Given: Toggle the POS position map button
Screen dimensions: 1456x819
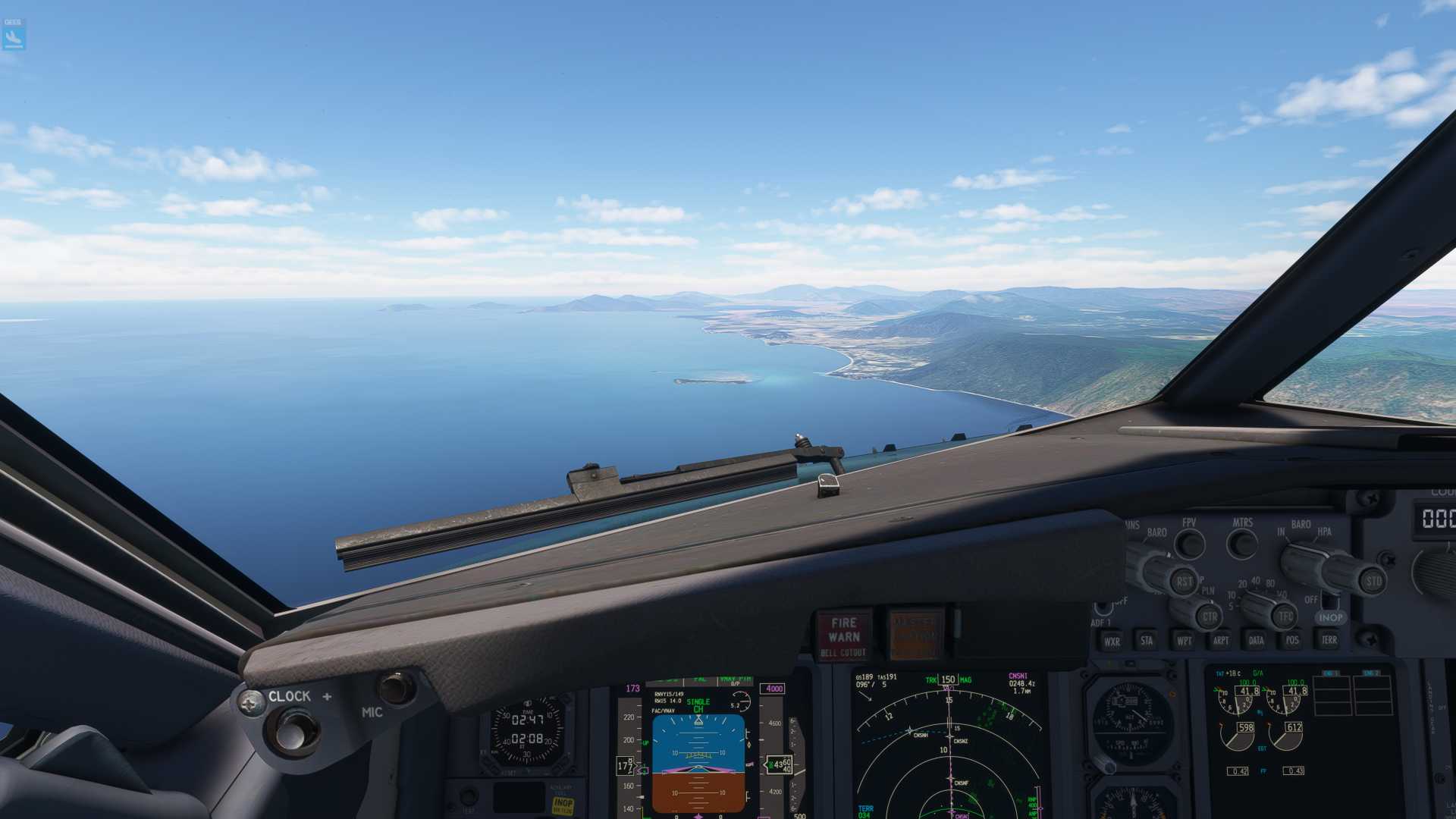Looking at the screenshot, I should pyautogui.click(x=1292, y=641).
